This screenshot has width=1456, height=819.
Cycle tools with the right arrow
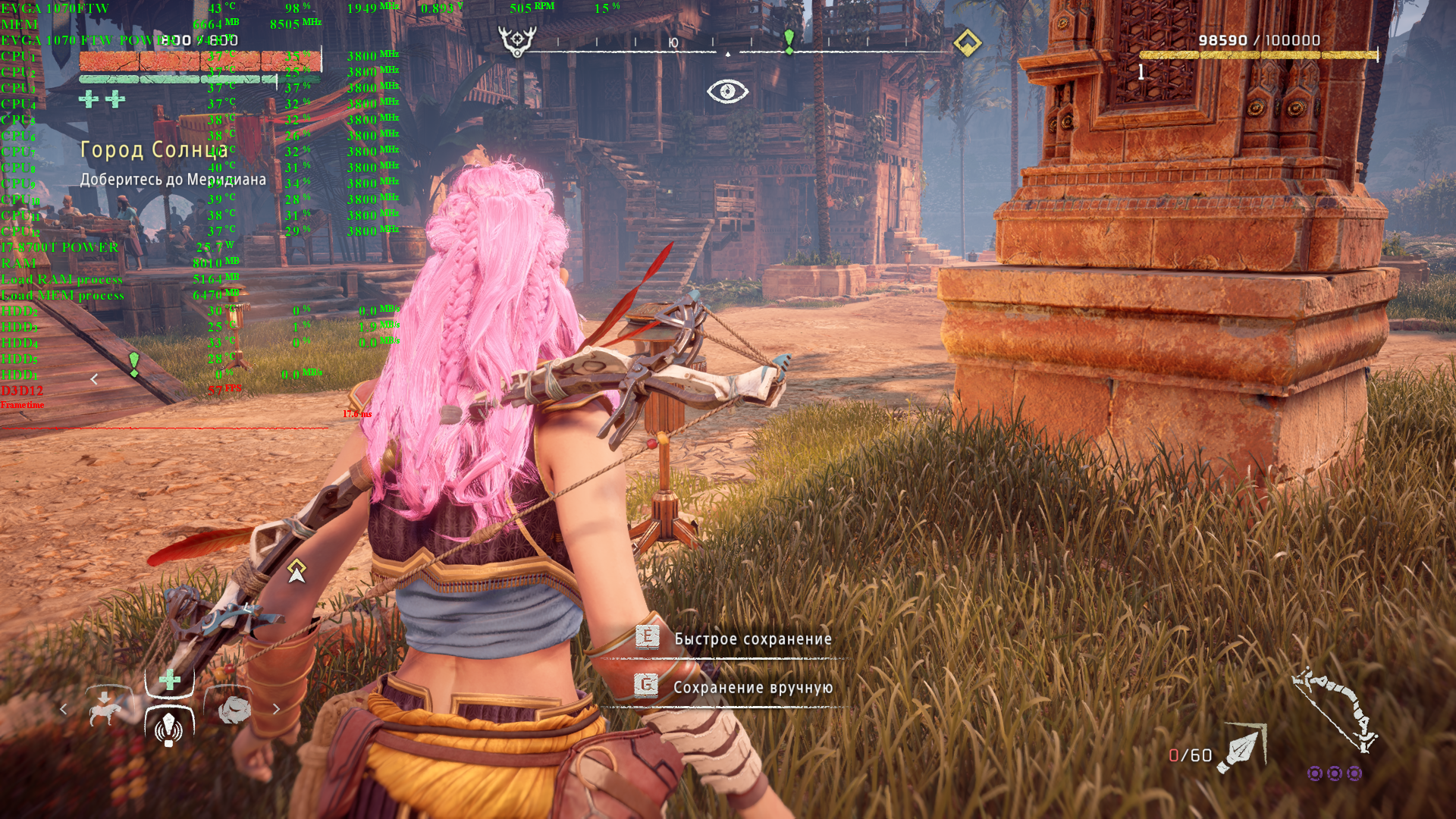(276, 709)
